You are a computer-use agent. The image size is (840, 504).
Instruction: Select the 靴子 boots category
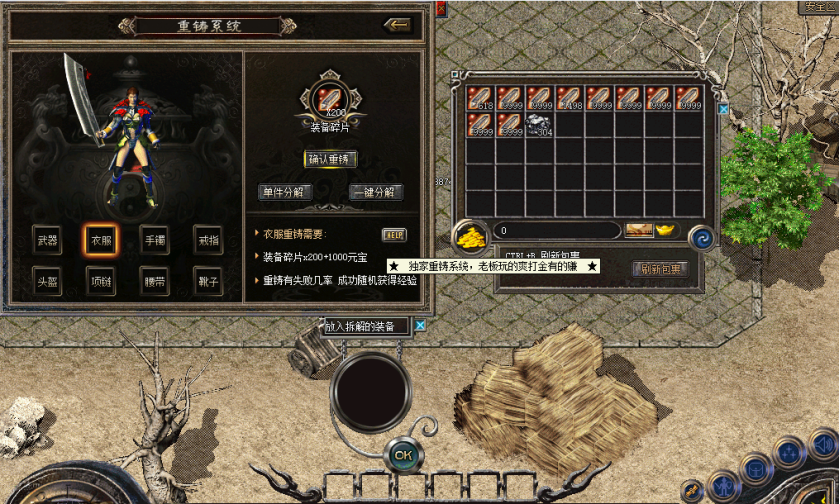pos(208,281)
